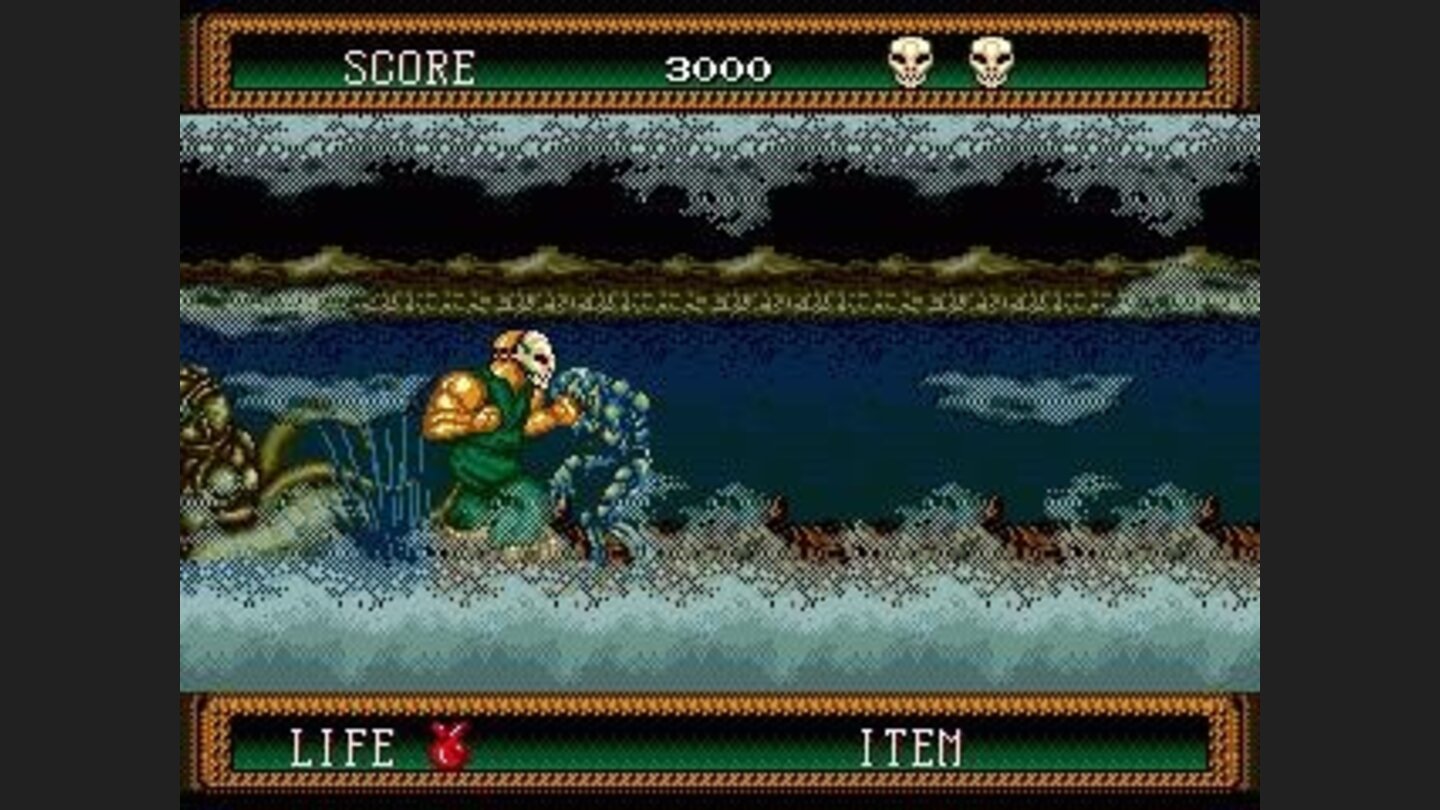Screen dimensions: 1440x810
Task: Expand the SCORE panel at the top
Action: point(720,60)
